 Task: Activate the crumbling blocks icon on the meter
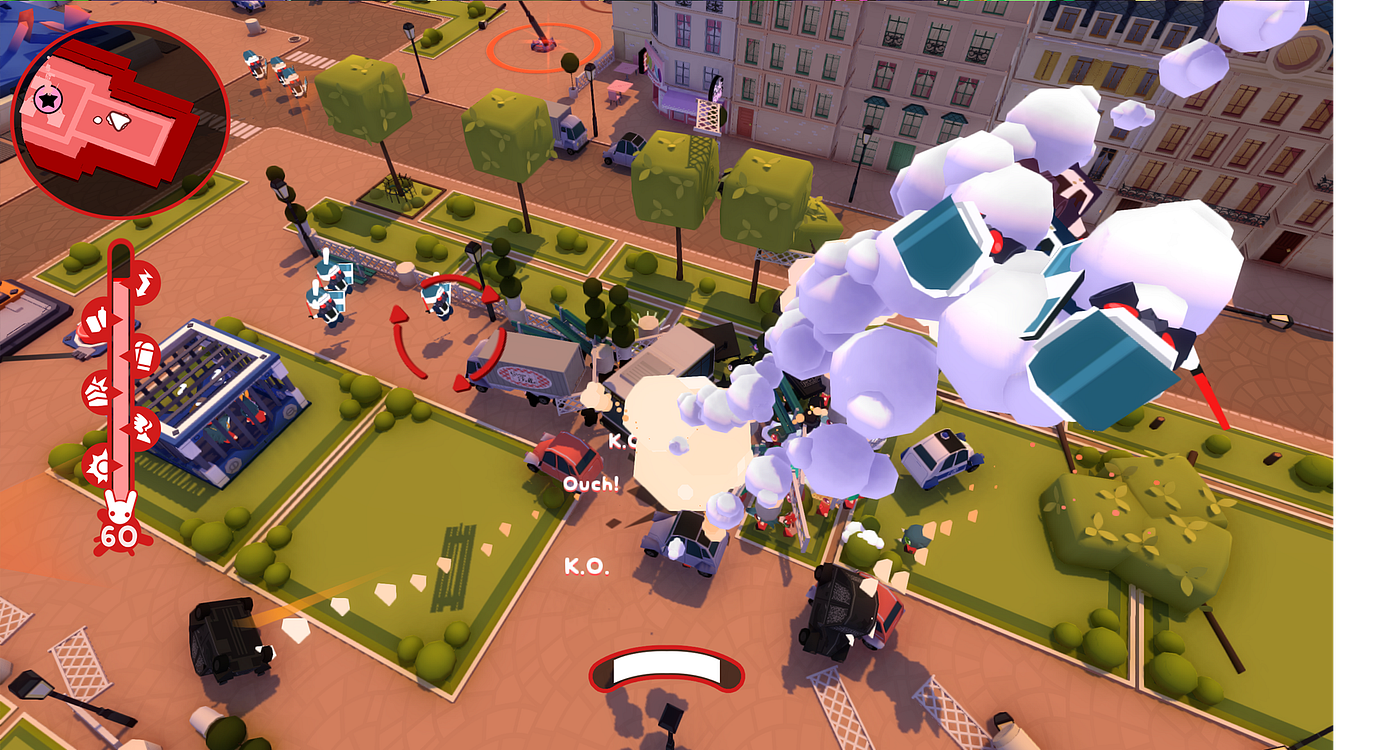click(x=99, y=390)
